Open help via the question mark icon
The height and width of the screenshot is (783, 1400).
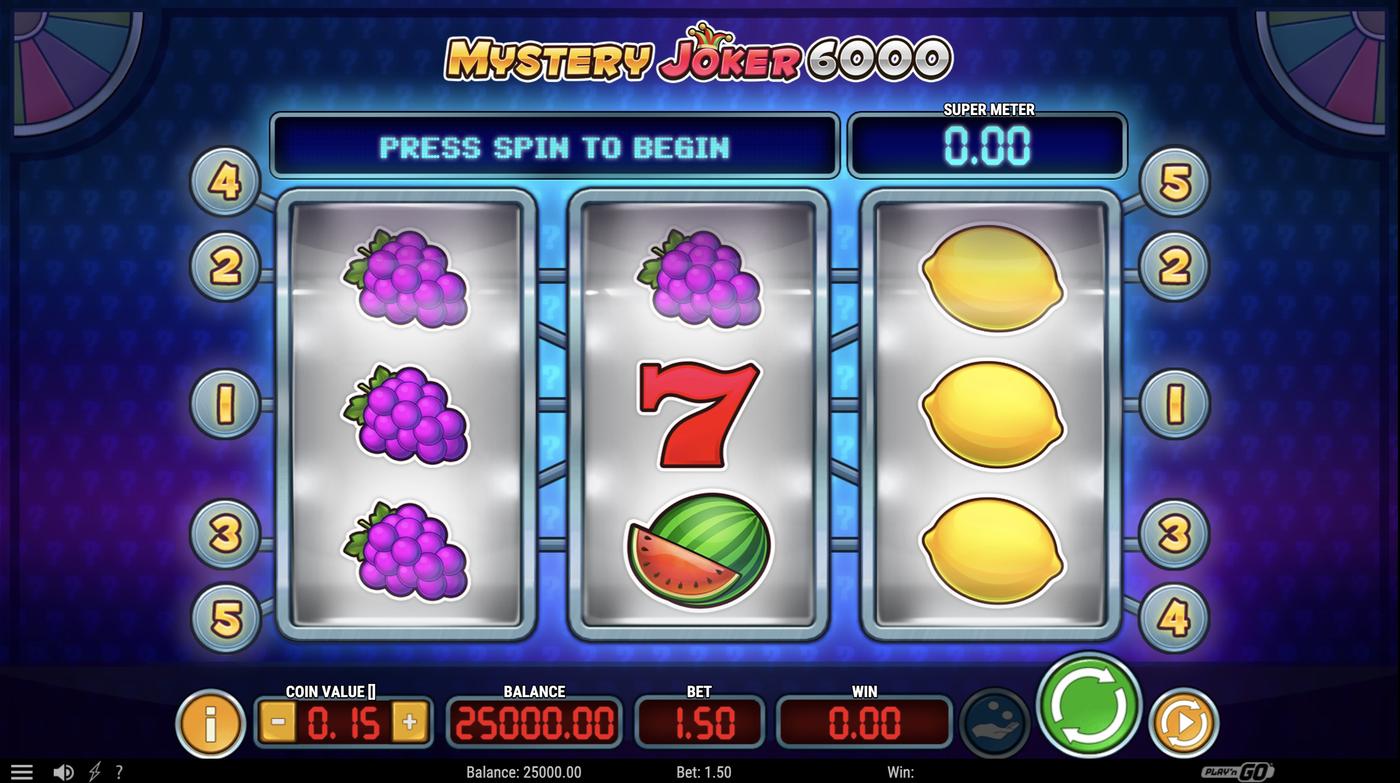(x=120, y=771)
